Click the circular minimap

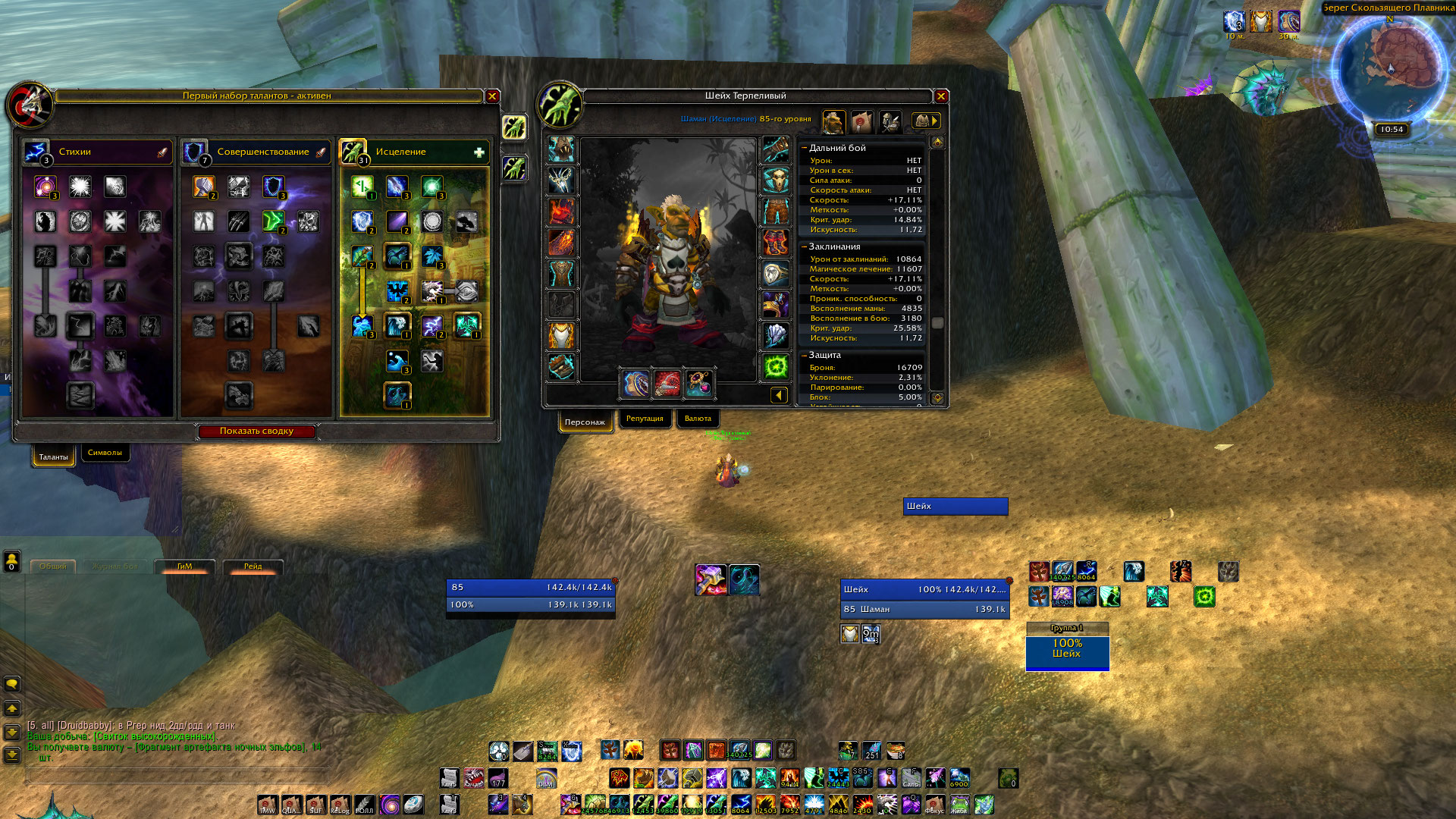click(1389, 67)
